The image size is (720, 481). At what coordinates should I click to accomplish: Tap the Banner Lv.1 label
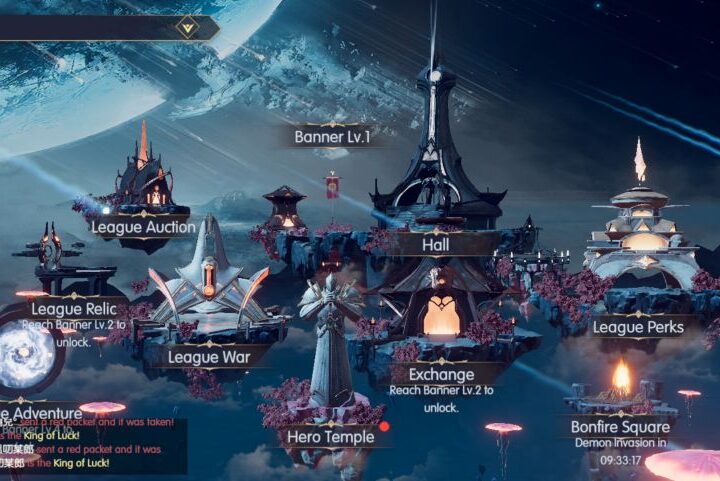pyautogui.click(x=332, y=136)
